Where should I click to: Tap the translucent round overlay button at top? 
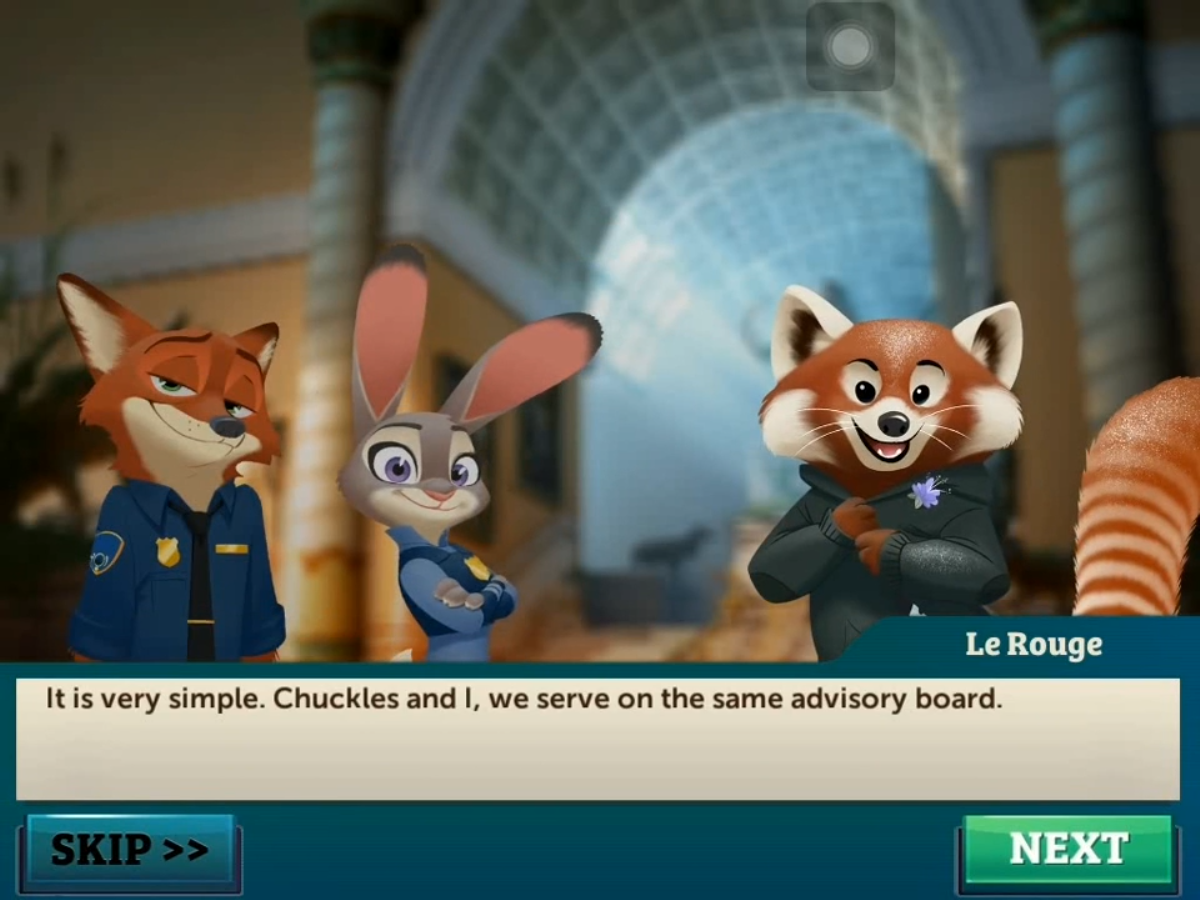[x=851, y=46]
